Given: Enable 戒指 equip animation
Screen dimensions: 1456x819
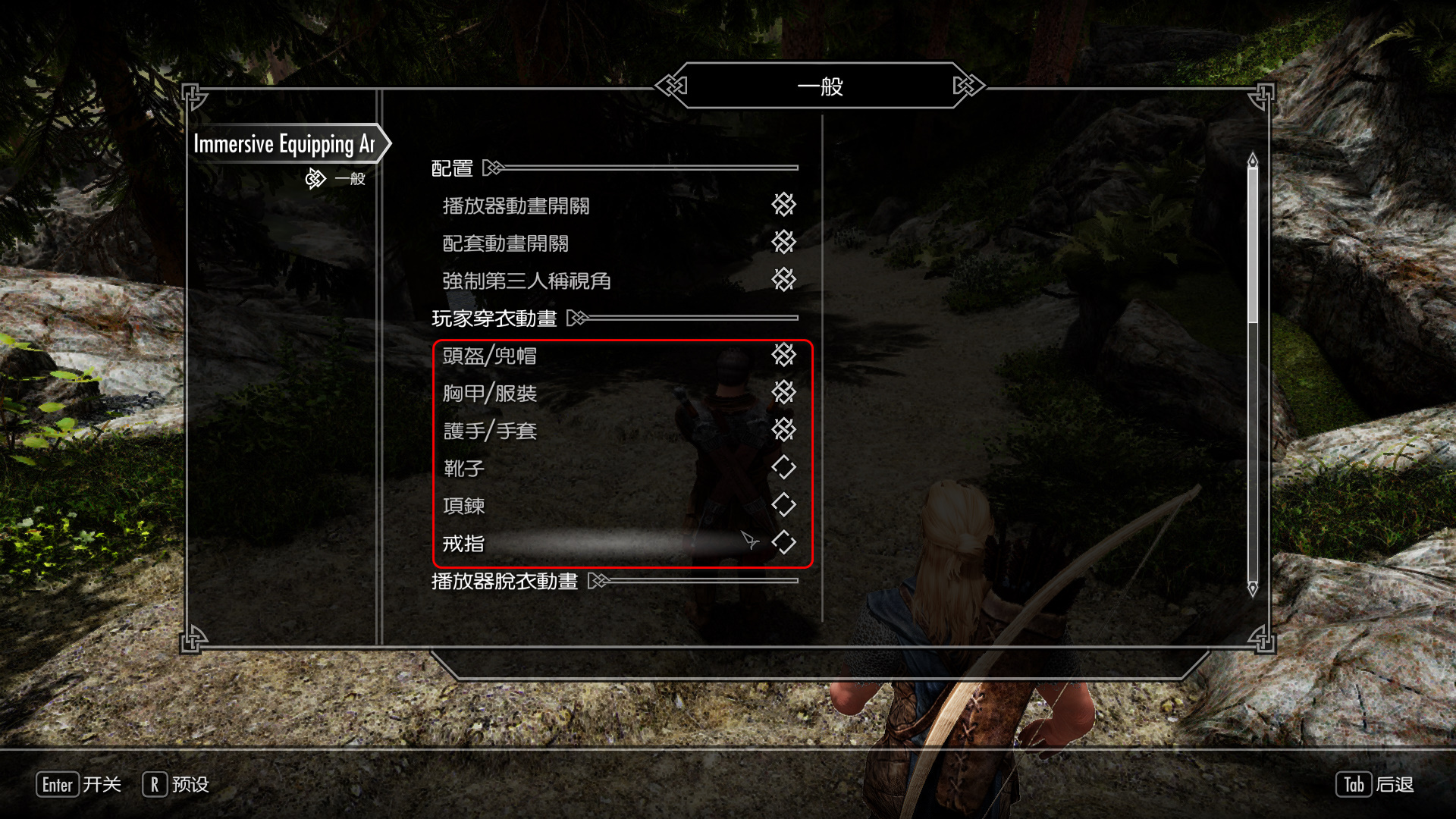Looking at the screenshot, I should (x=783, y=542).
